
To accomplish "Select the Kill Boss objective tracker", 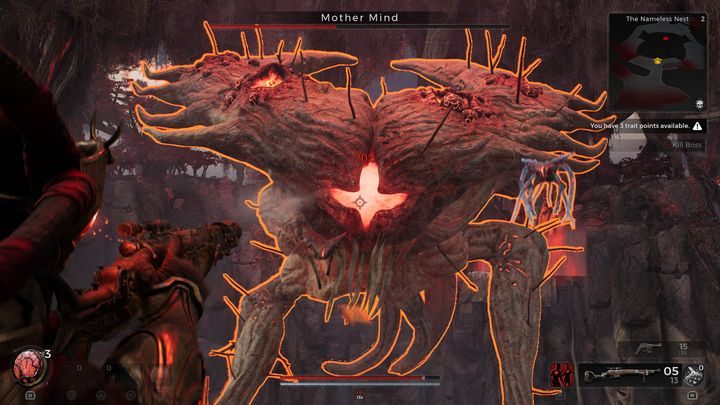I will coord(688,144).
